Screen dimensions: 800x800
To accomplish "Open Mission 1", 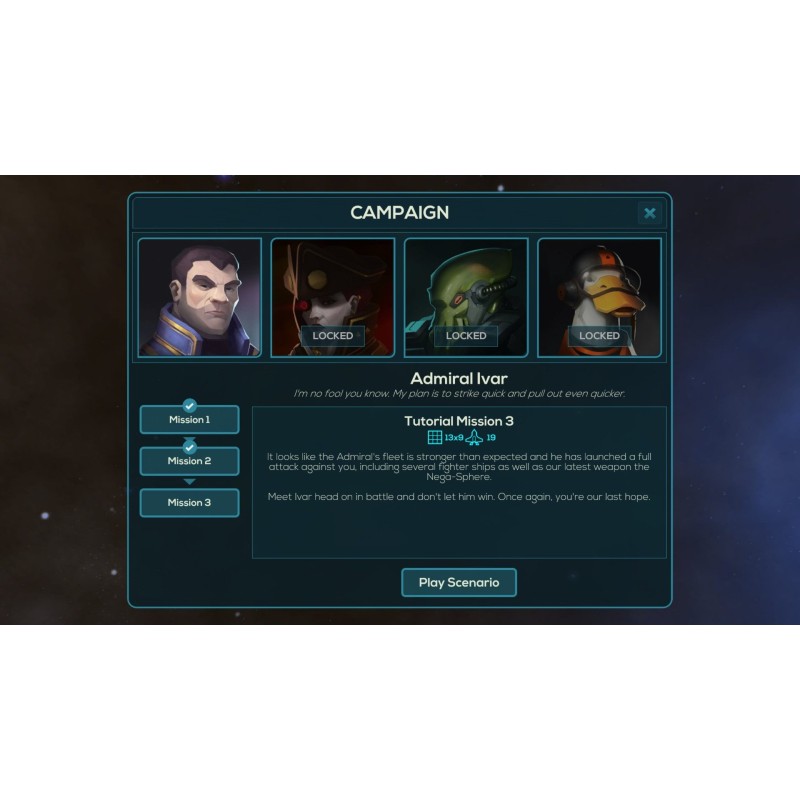I will tap(189, 420).
